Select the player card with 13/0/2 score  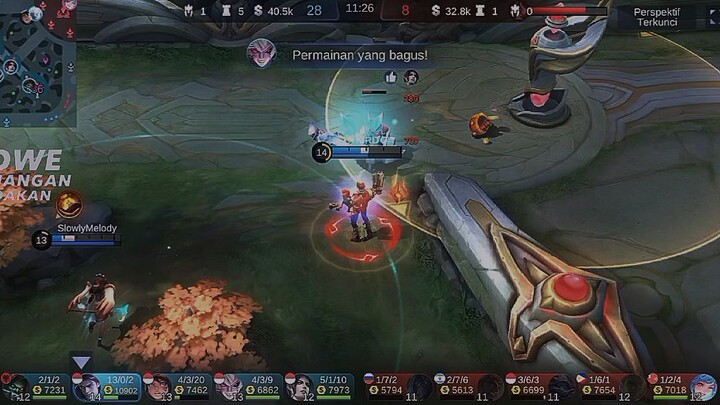click(x=106, y=388)
